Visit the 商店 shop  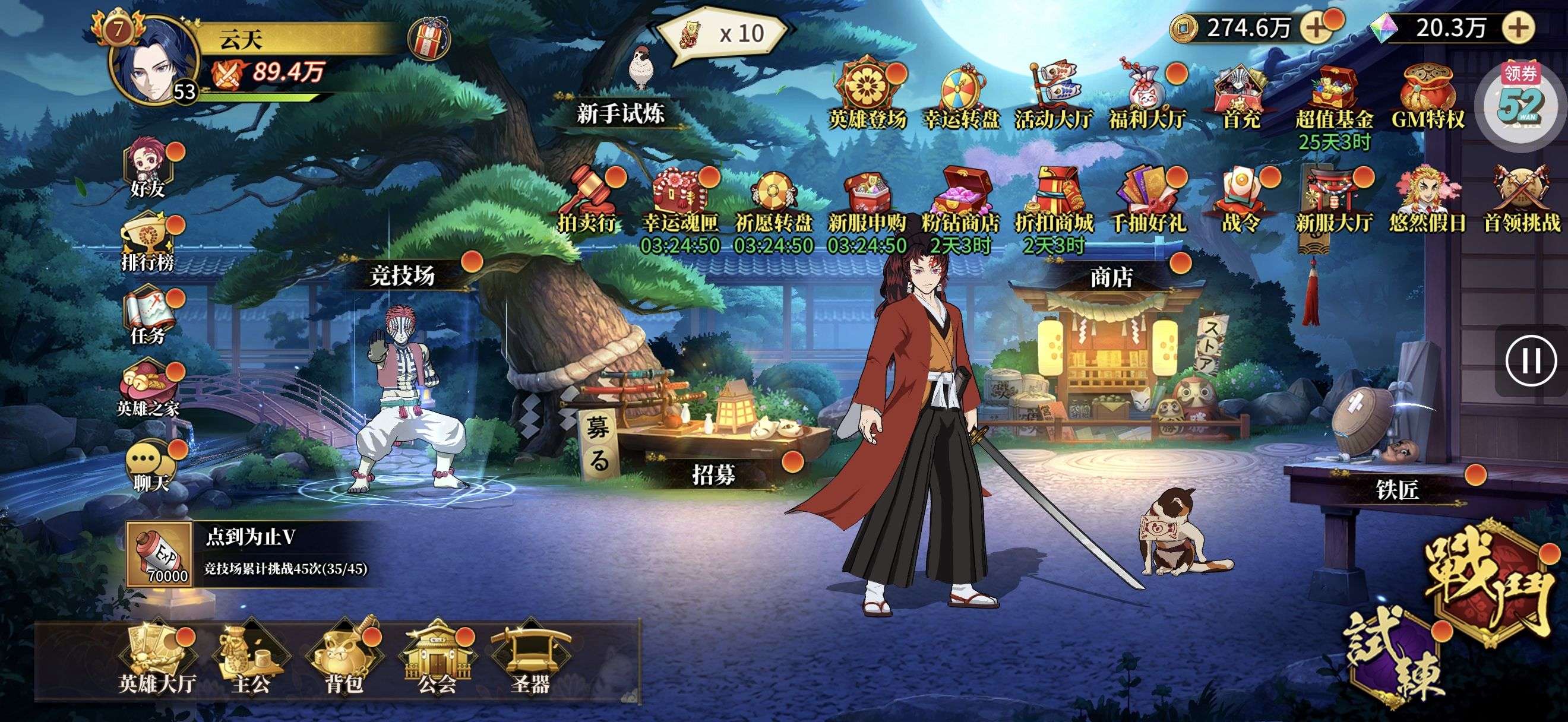[x=1111, y=278]
